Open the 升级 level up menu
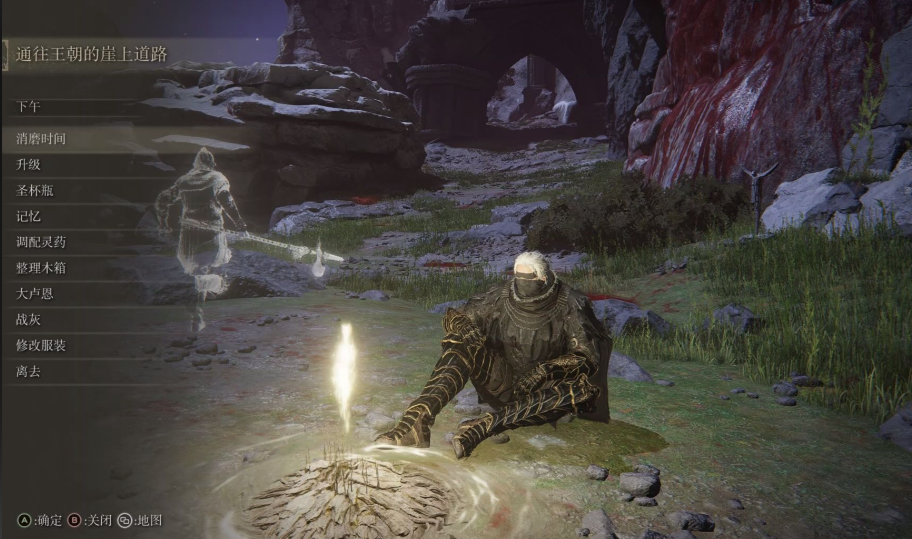 pyautogui.click(x=29, y=164)
